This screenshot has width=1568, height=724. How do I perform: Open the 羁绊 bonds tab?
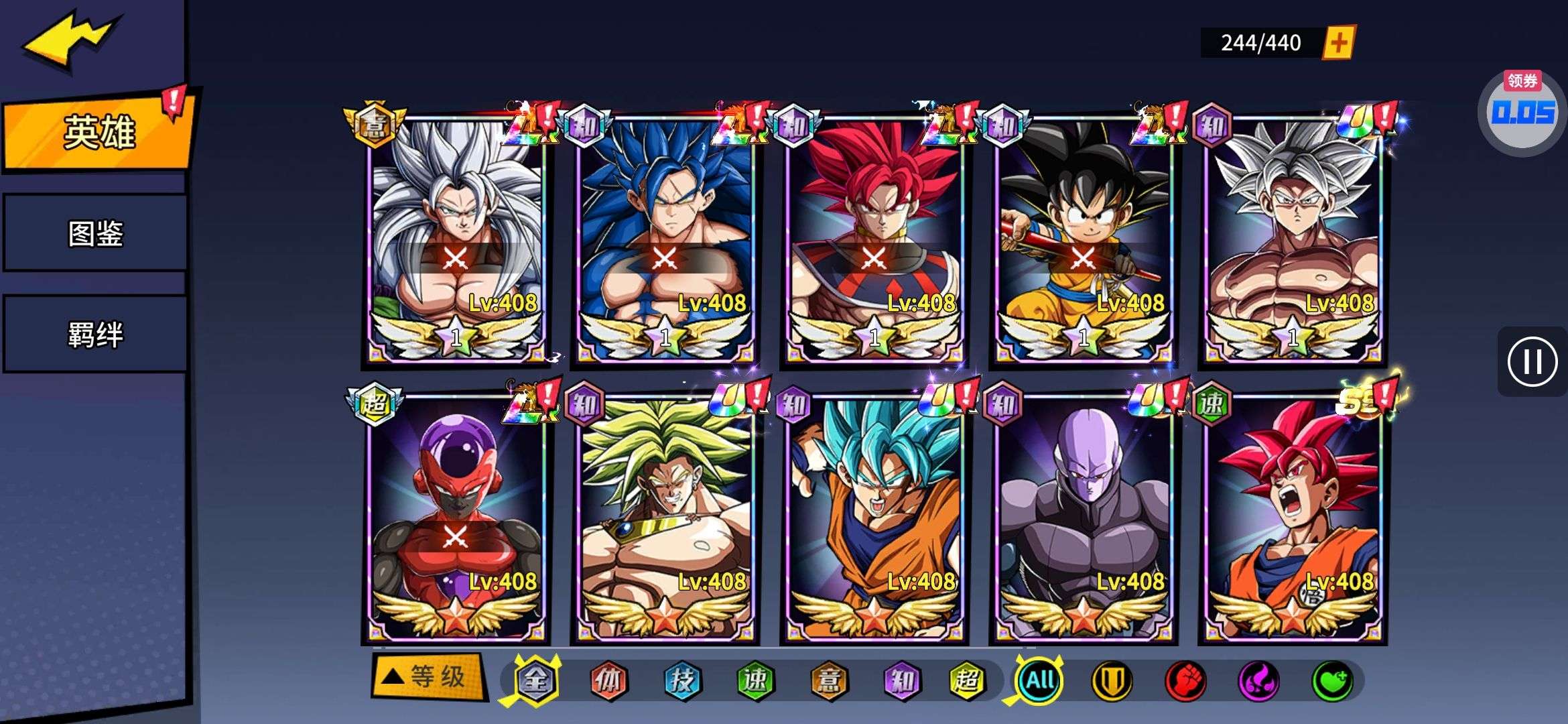pos(95,334)
